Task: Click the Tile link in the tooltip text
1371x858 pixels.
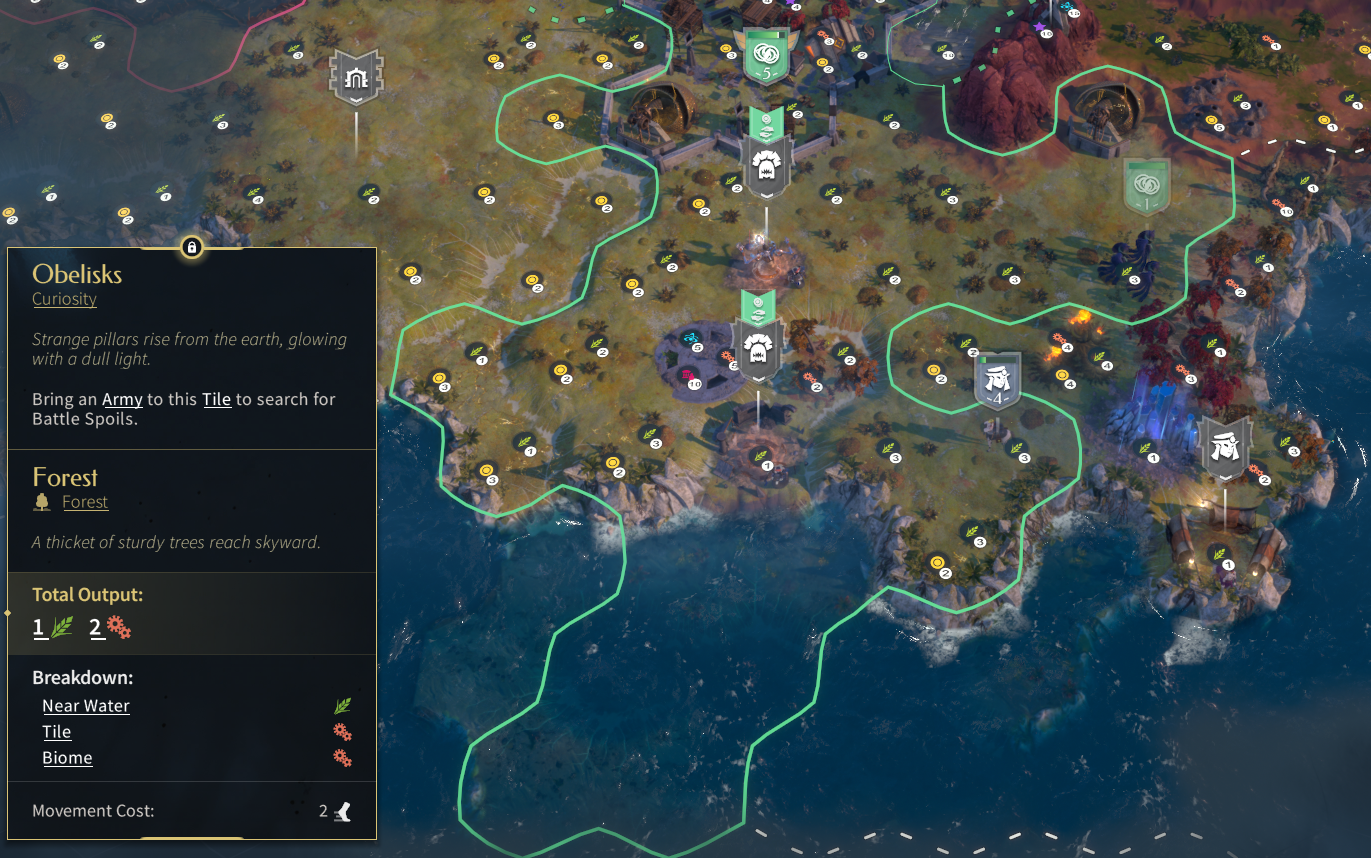Action: [215, 398]
